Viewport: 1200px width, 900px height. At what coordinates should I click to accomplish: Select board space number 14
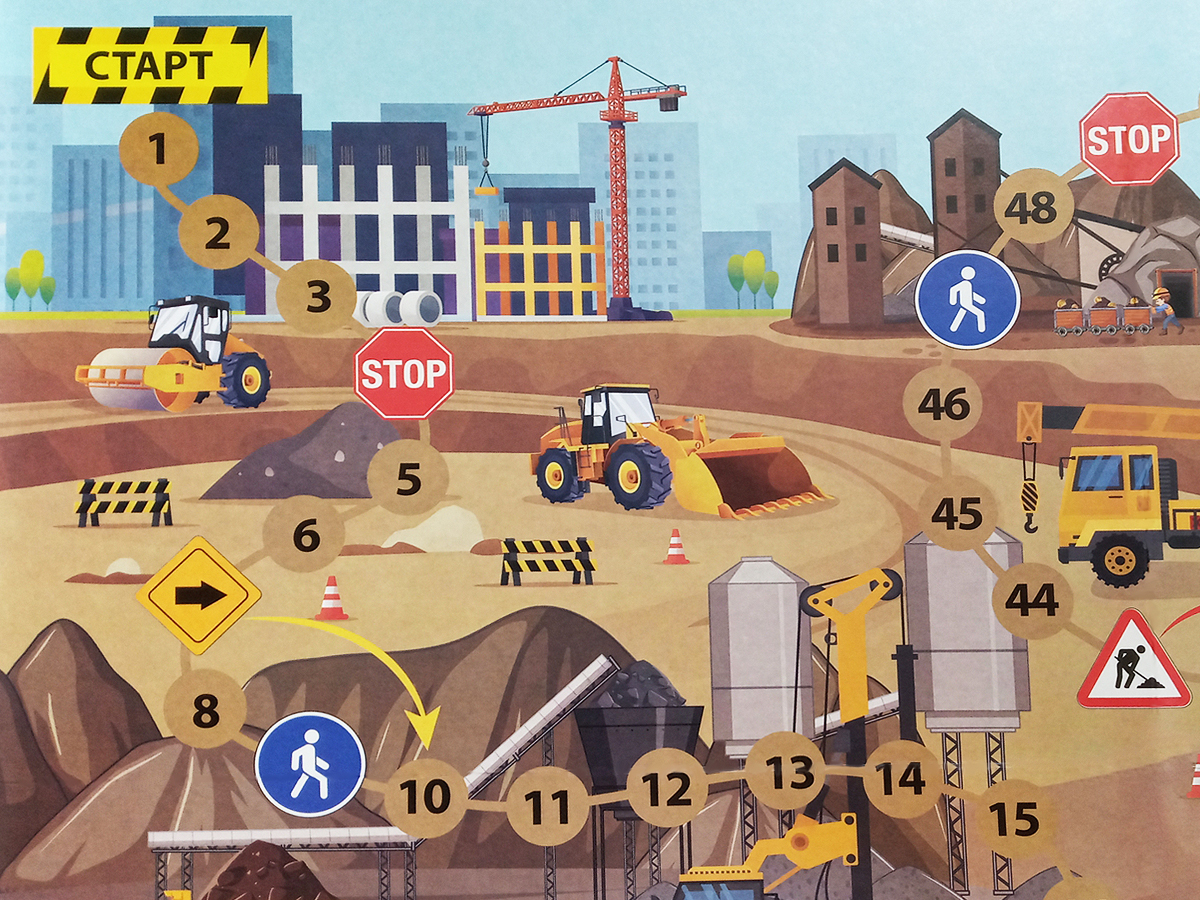click(902, 779)
